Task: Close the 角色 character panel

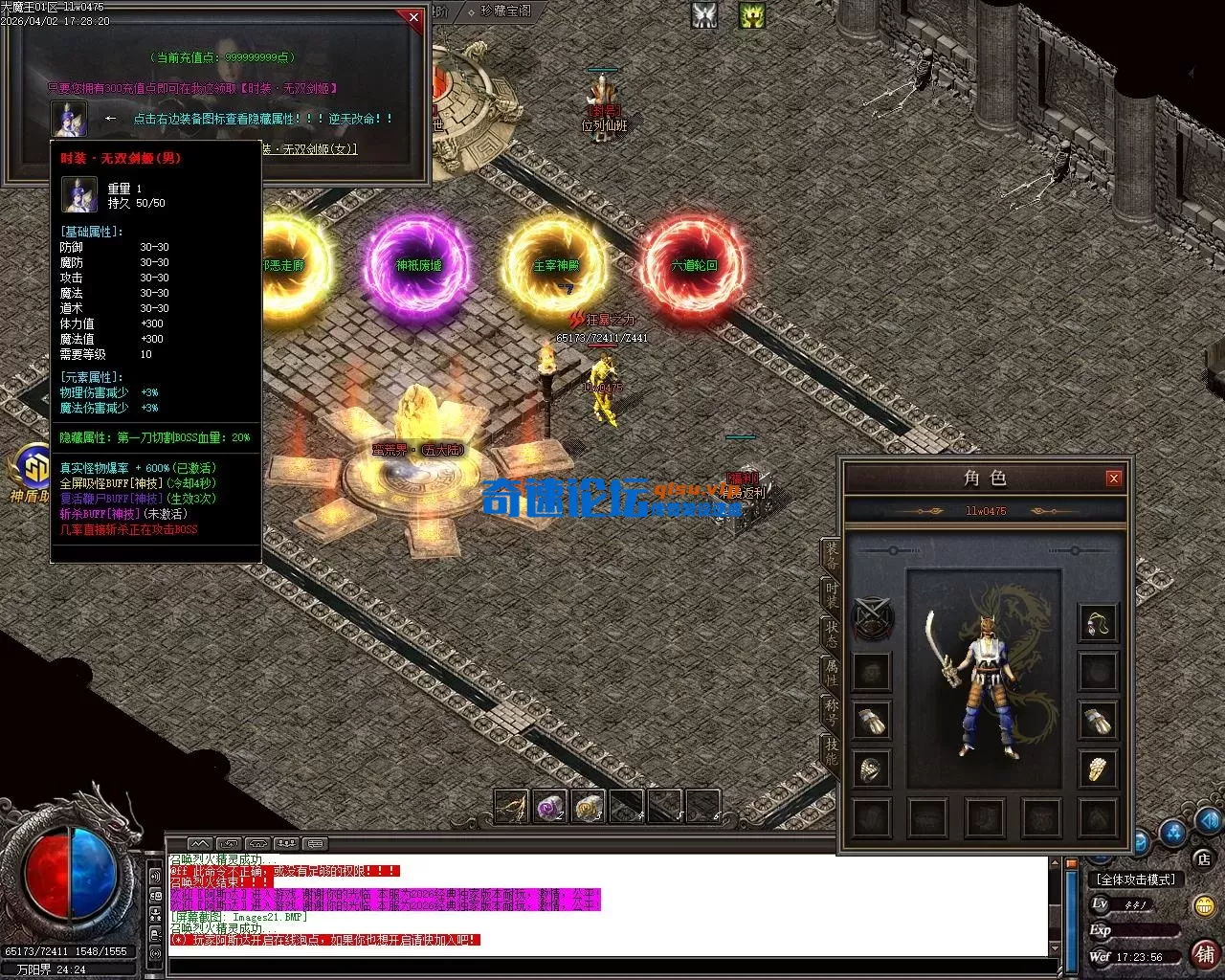Action: click(x=1113, y=479)
